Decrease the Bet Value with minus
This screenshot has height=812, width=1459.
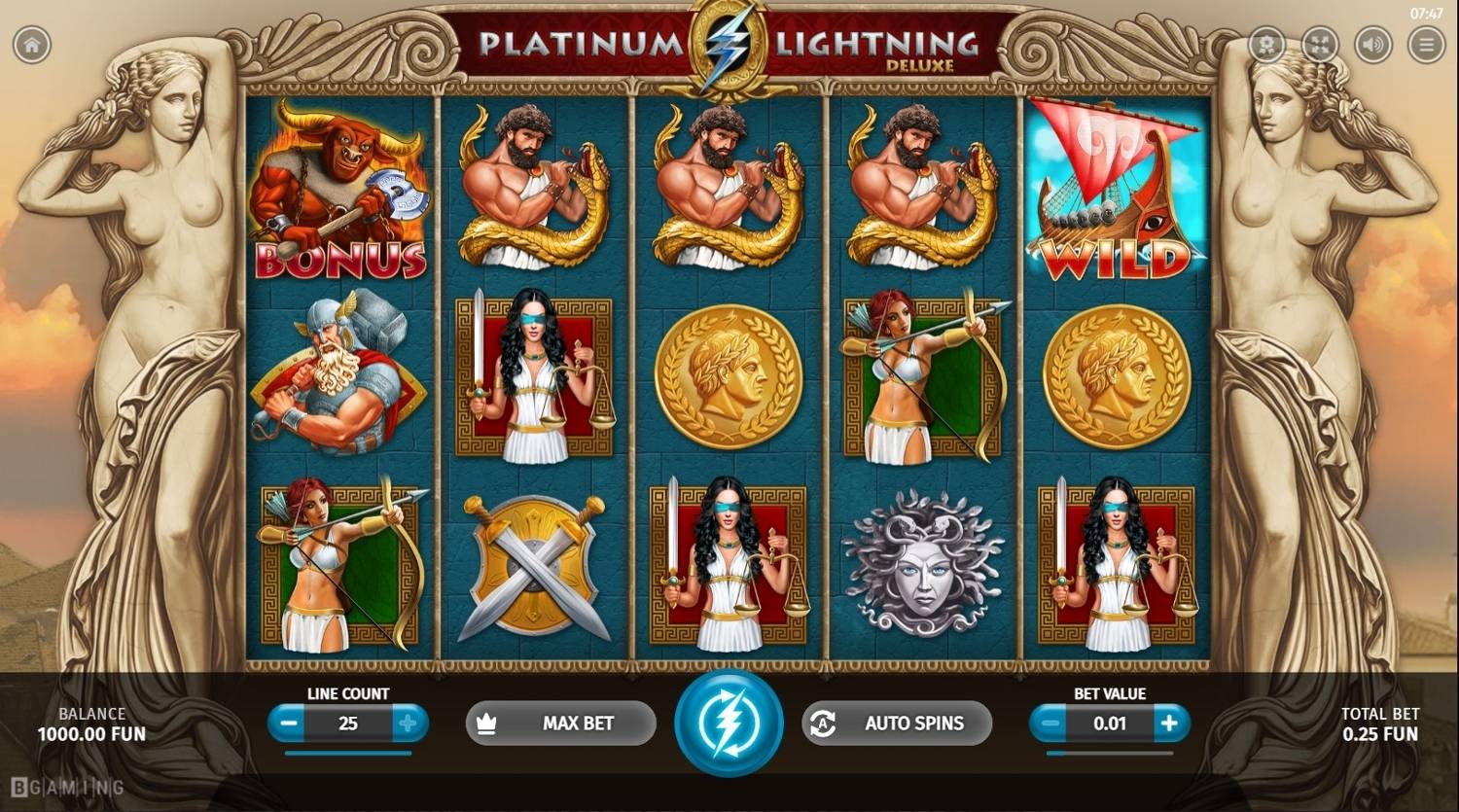[x=1050, y=724]
